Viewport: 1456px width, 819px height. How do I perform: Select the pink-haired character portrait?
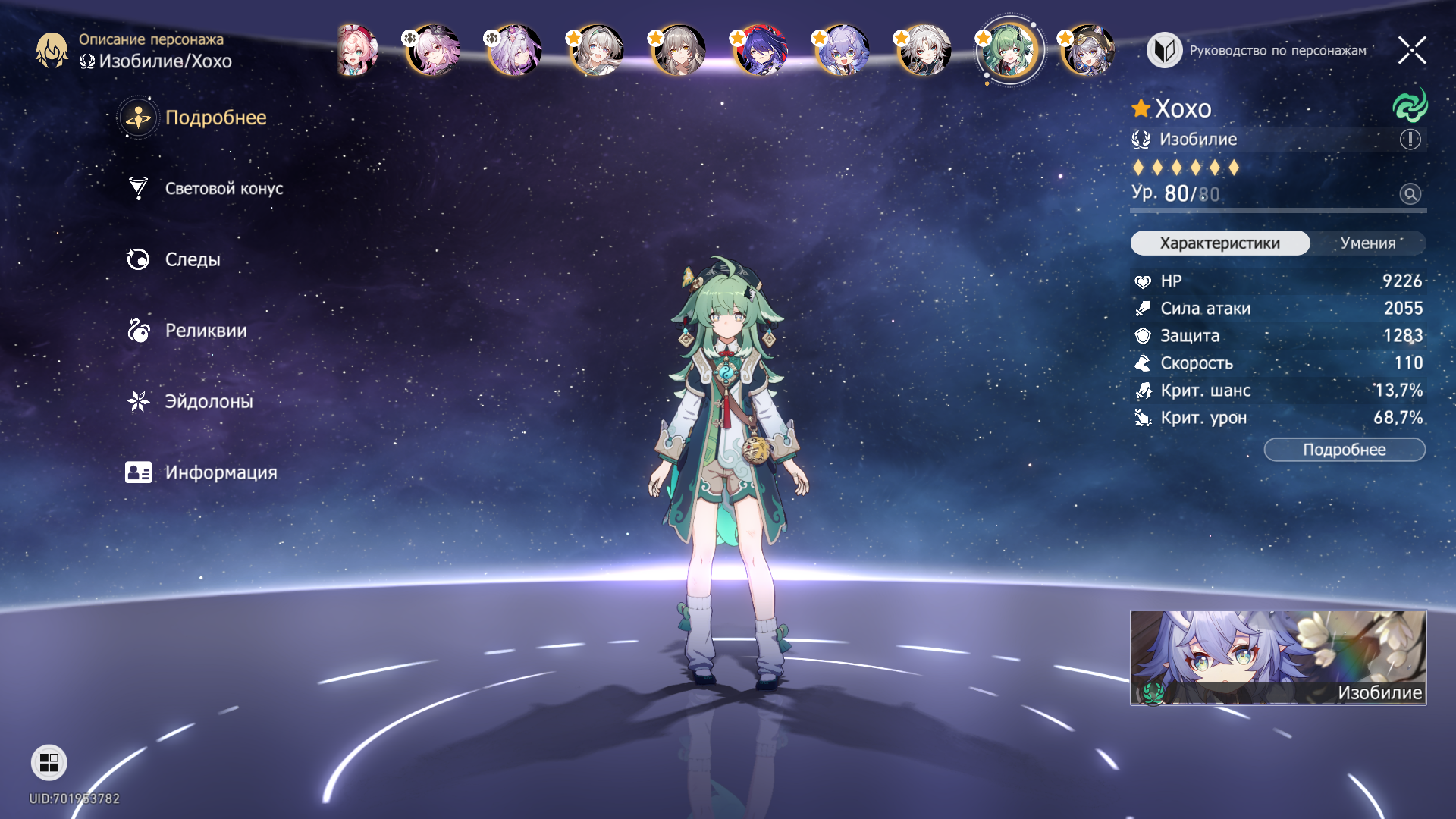pyautogui.click(x=357, y=51)
